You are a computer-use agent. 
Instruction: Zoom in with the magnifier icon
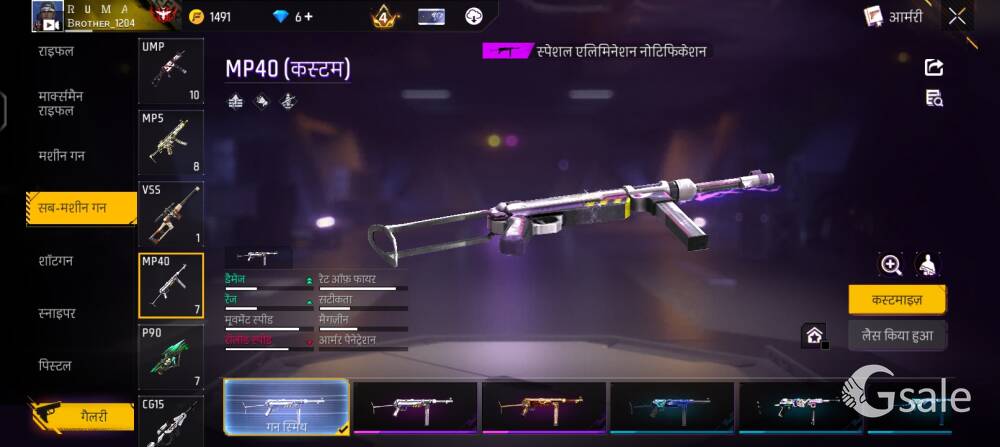click(891, 264)
